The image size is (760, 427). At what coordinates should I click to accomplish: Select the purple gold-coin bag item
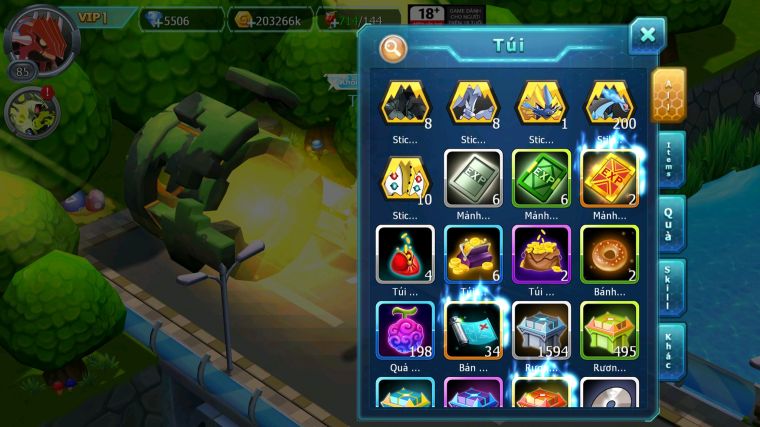click(x=541, y=254)
